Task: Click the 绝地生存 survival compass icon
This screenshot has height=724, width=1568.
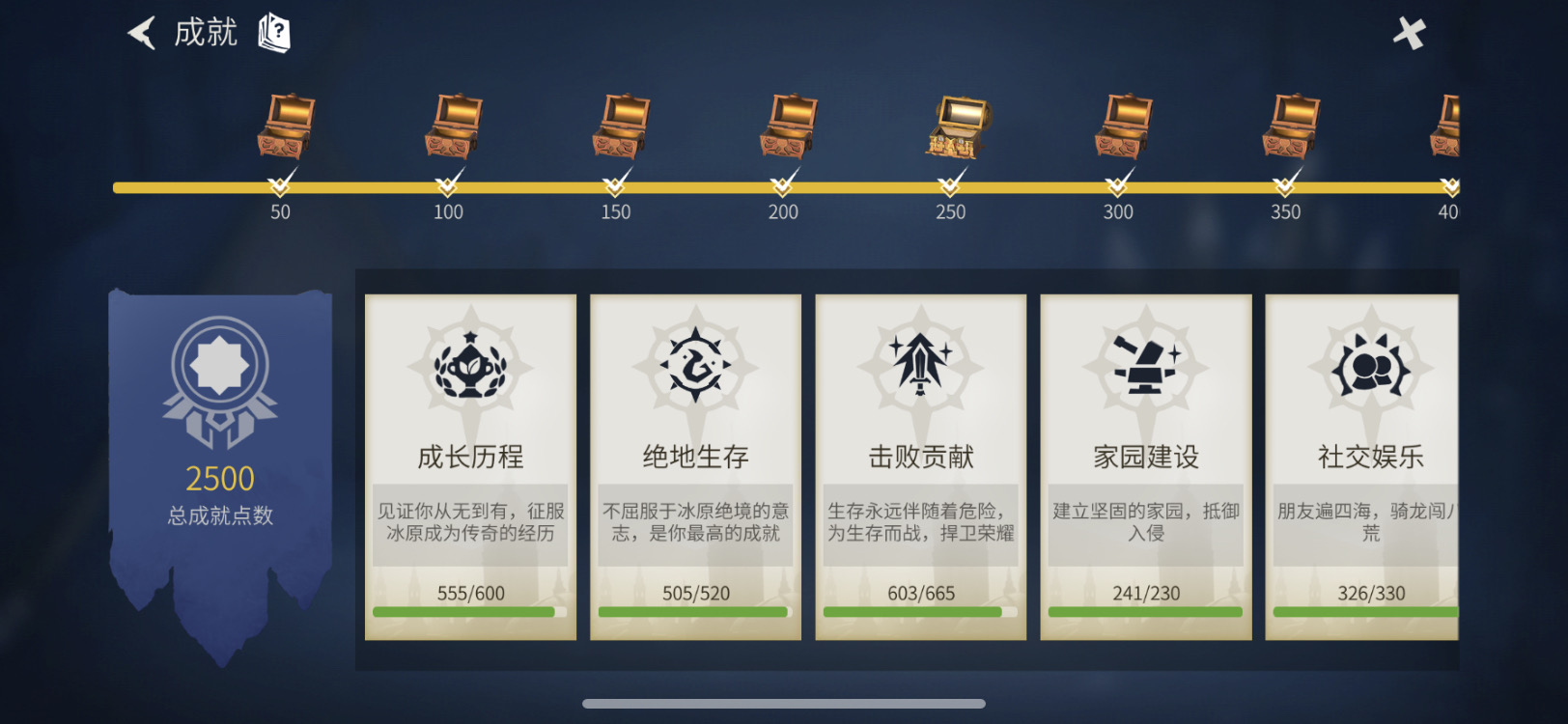Action: click(x=694, y=369)
